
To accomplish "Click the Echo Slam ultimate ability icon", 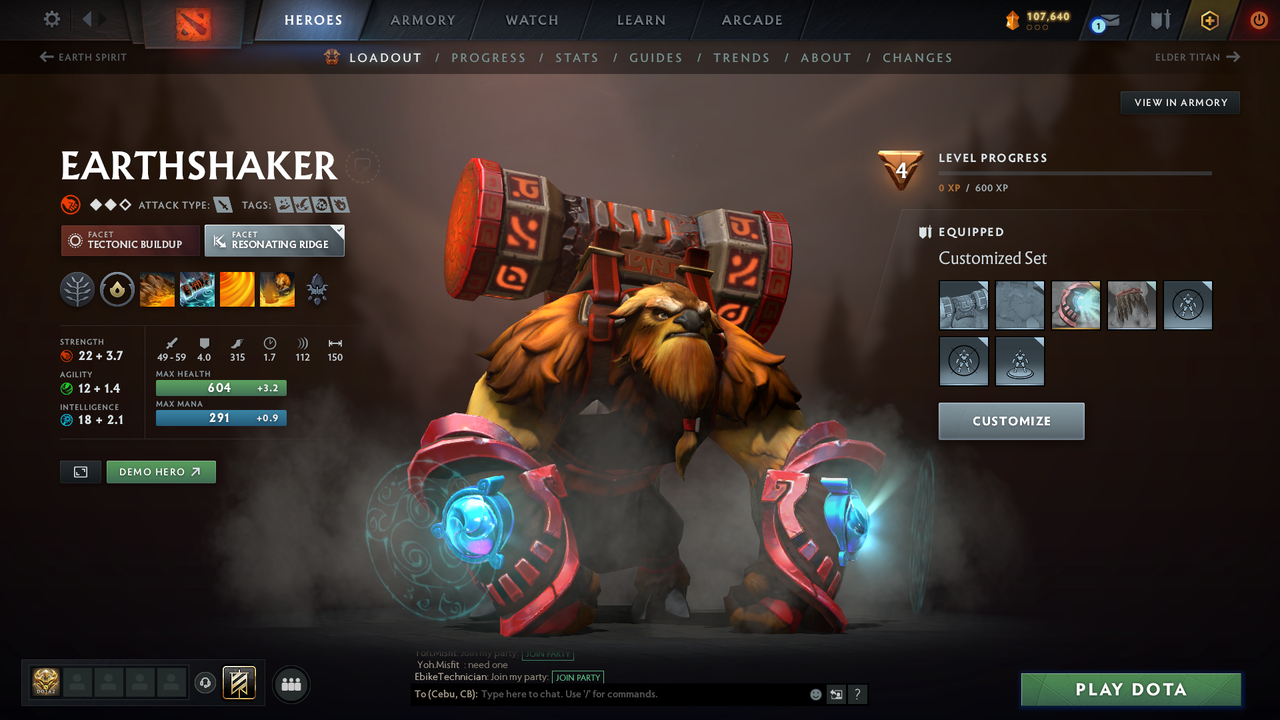I will click(x=277, y=290).
